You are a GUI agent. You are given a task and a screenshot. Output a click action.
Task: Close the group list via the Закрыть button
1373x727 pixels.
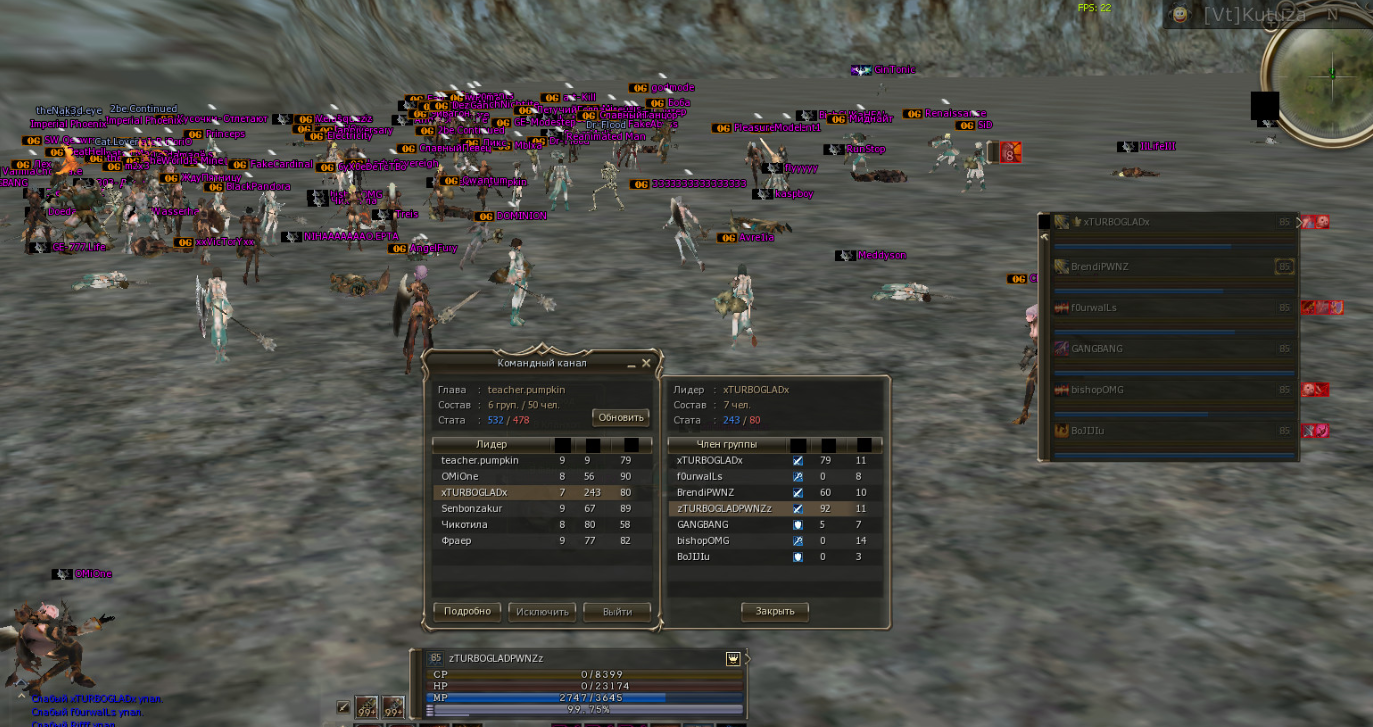[775, 611]
